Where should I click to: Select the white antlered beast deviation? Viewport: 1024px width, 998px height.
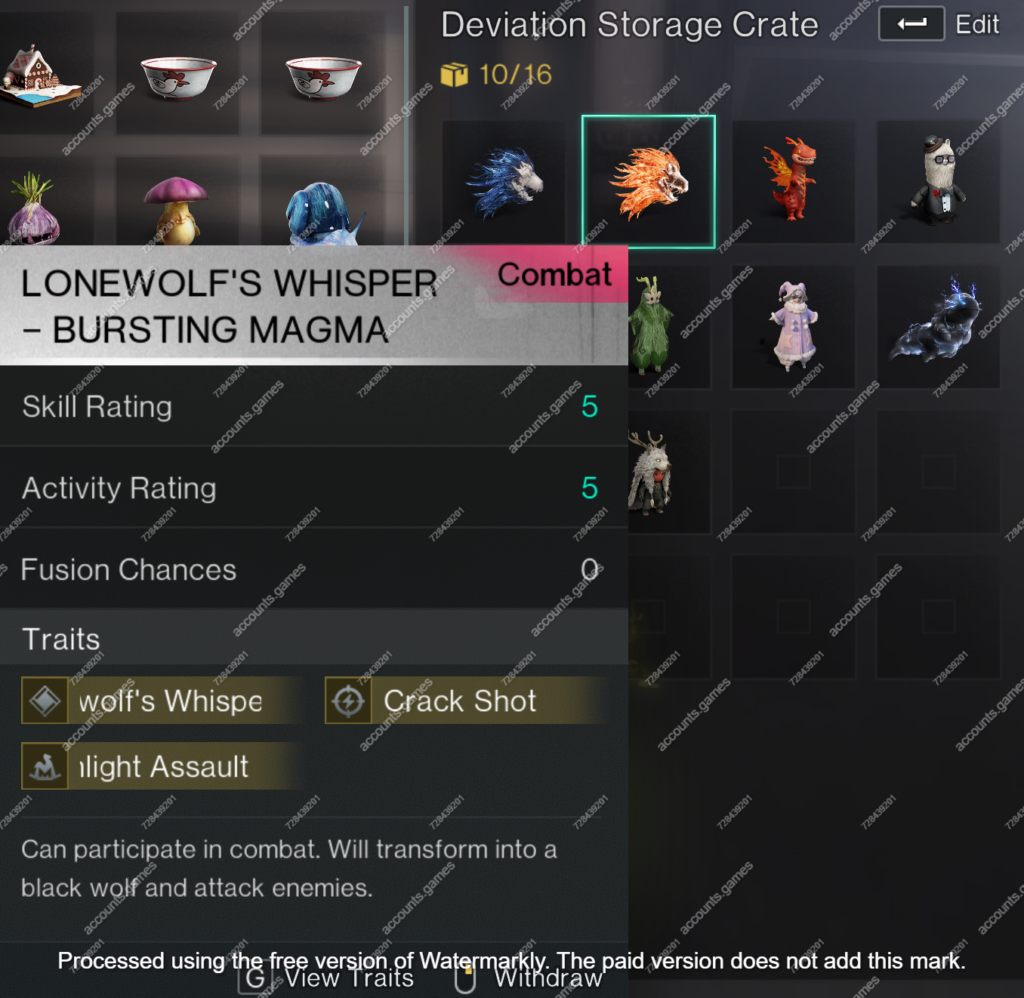point(649,471)
